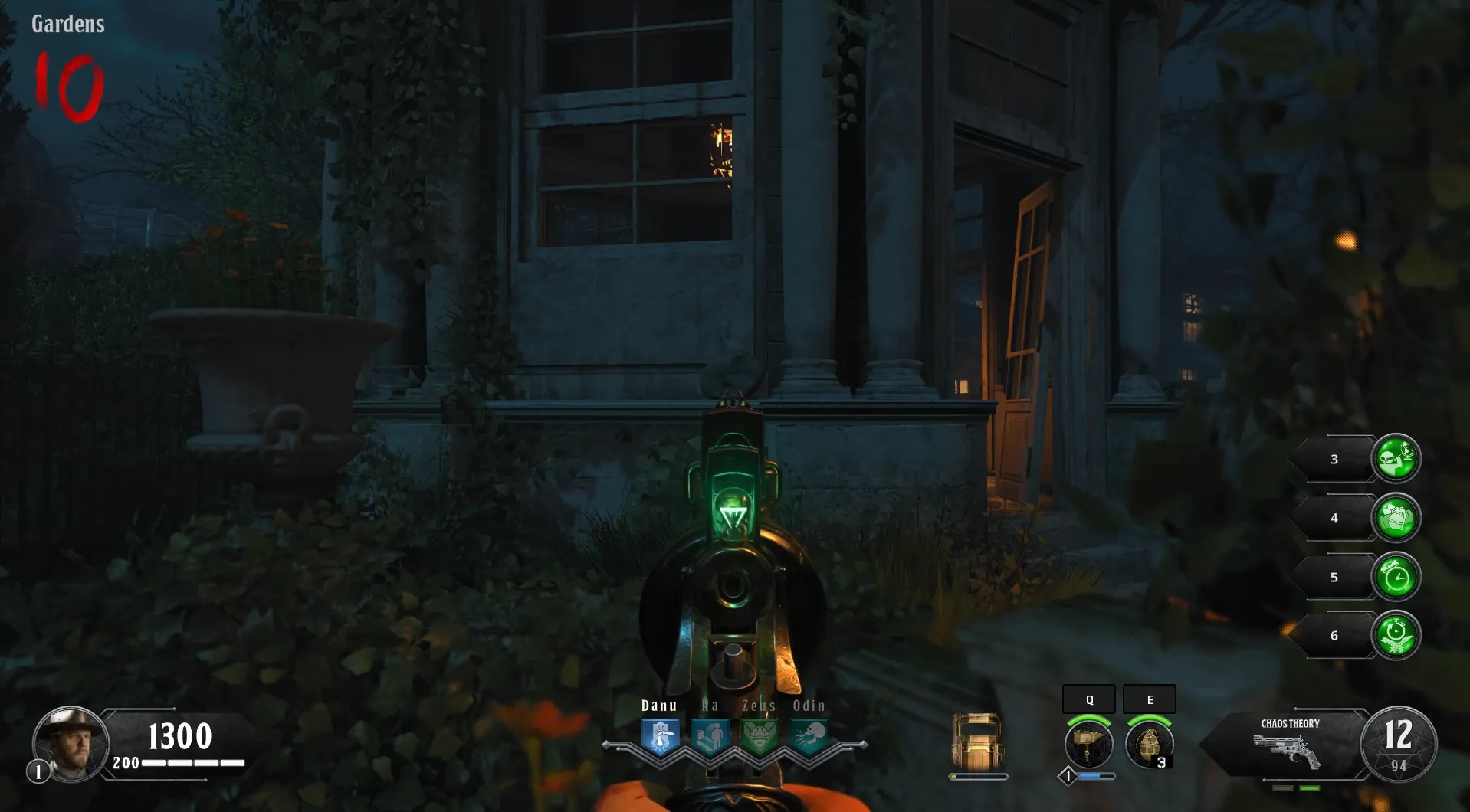Select the grenade equipment icon
Viewport: 1470px width, 812px height.
click(1149, 744)
